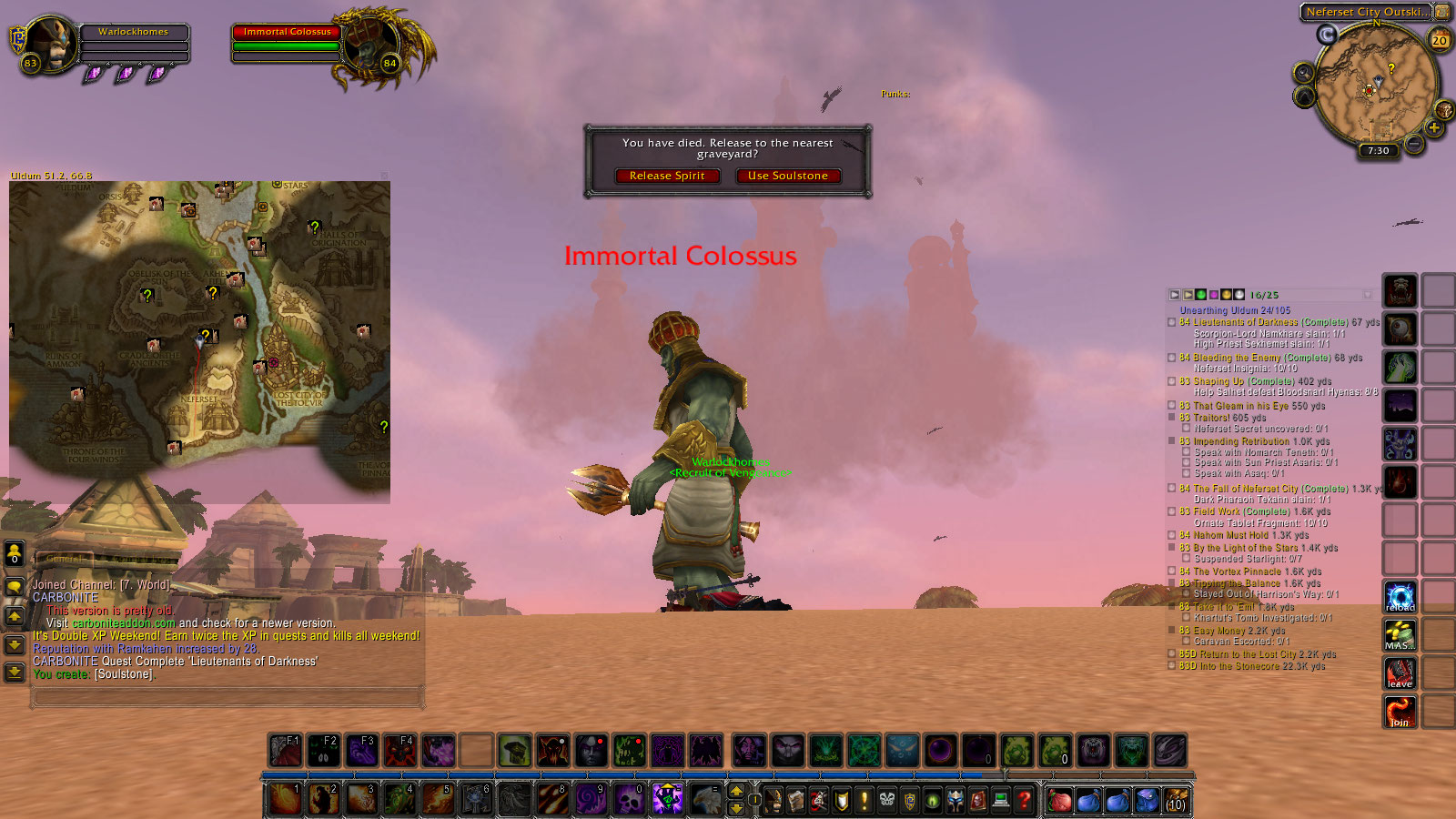Click the Neferset City Outskirts zone name bar
Viewport: 1456px width, 819px height.
1365,12
